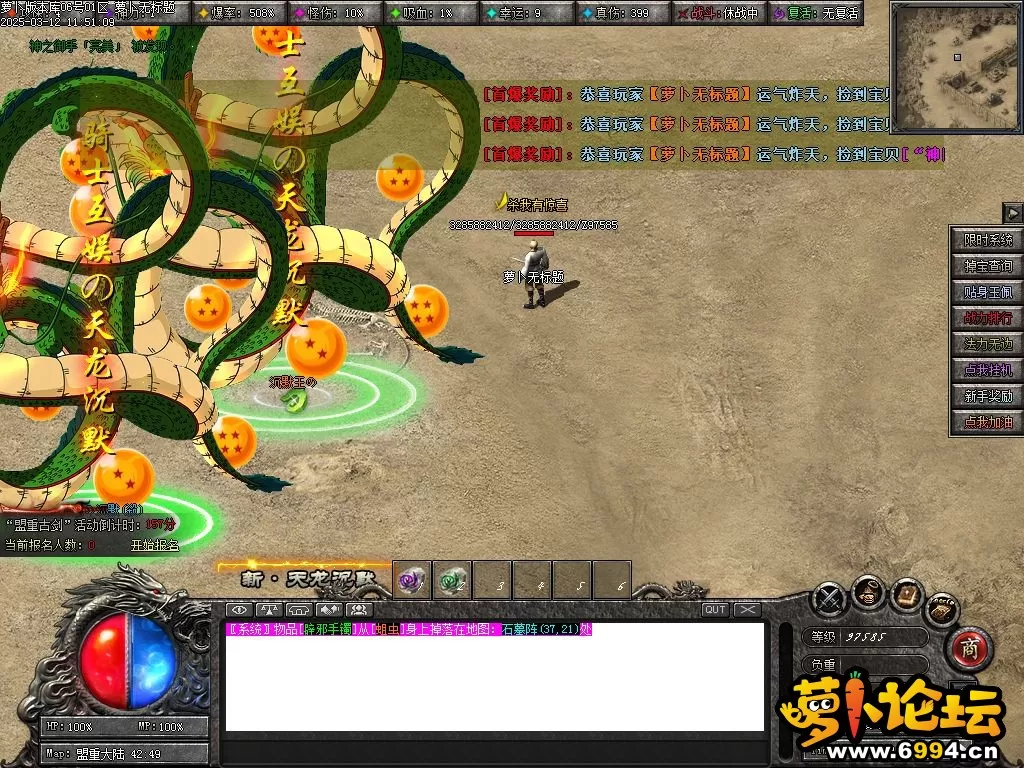Show the 战力排行 ranking
Viewport: 1024px width, 768px height.
(x=987, y=318)
